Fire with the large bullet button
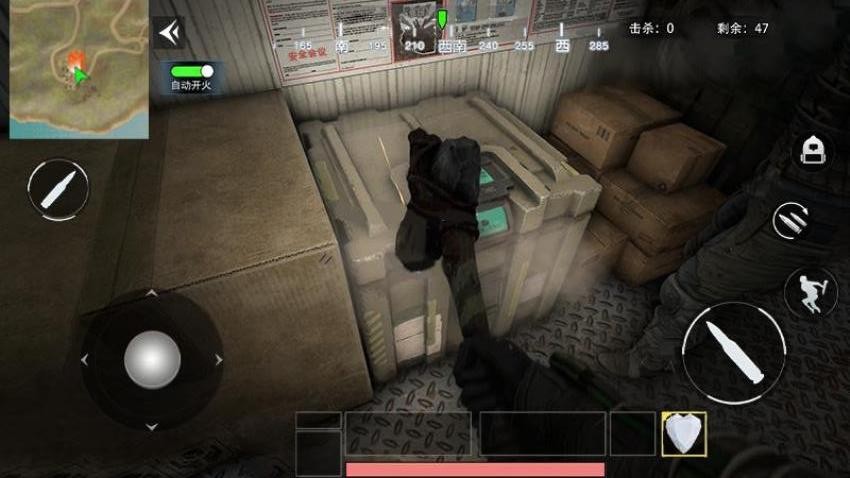This screenshot has width=850, height=478. [x=734, y=351]
